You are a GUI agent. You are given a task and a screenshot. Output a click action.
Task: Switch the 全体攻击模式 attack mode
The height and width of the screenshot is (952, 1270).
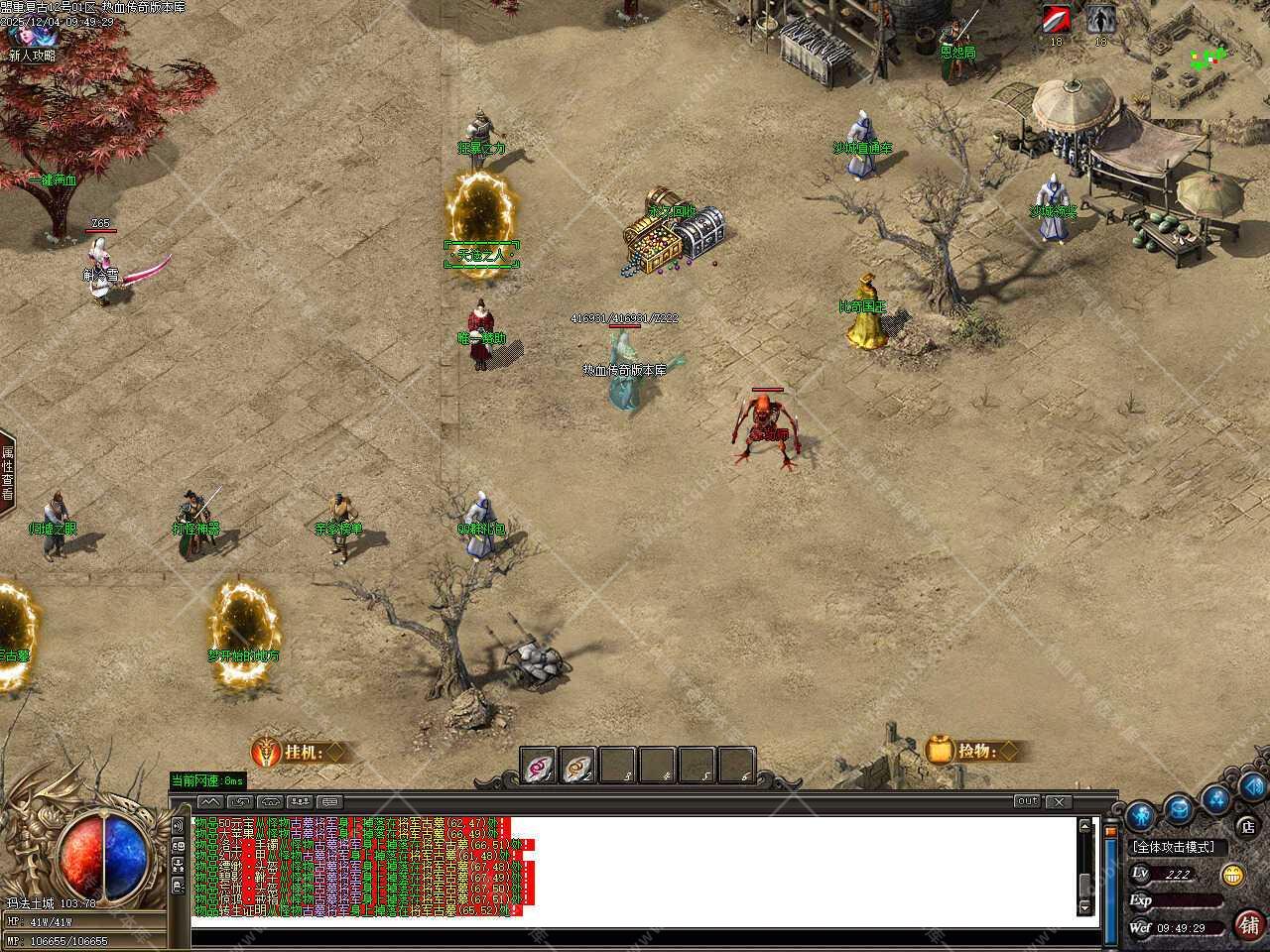click(x=1180, y=848)
